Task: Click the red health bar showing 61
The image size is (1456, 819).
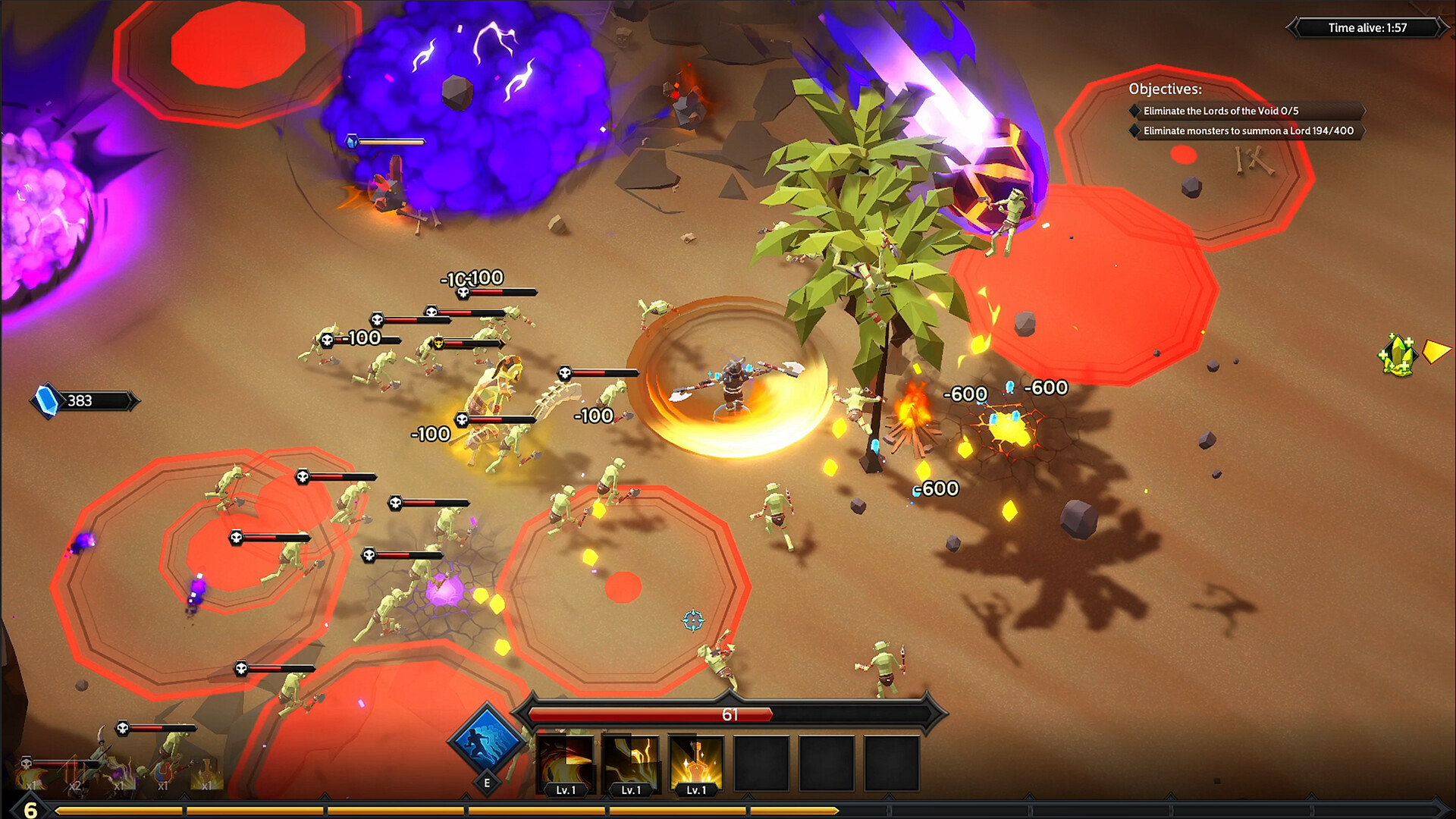Action: 730,714
